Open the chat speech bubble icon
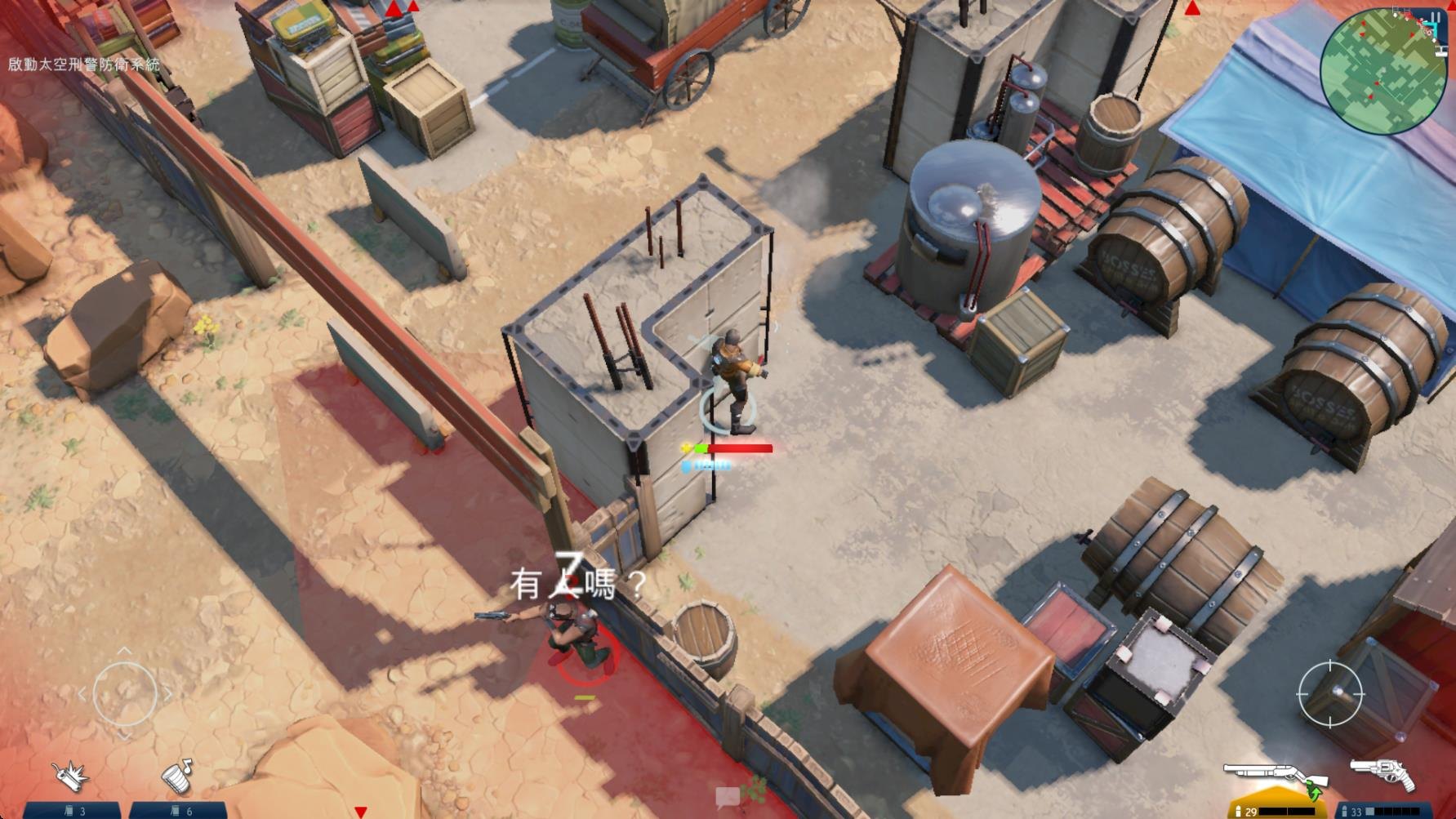The height and width of the screenshot is (819, 1456). tap(727, 796)
